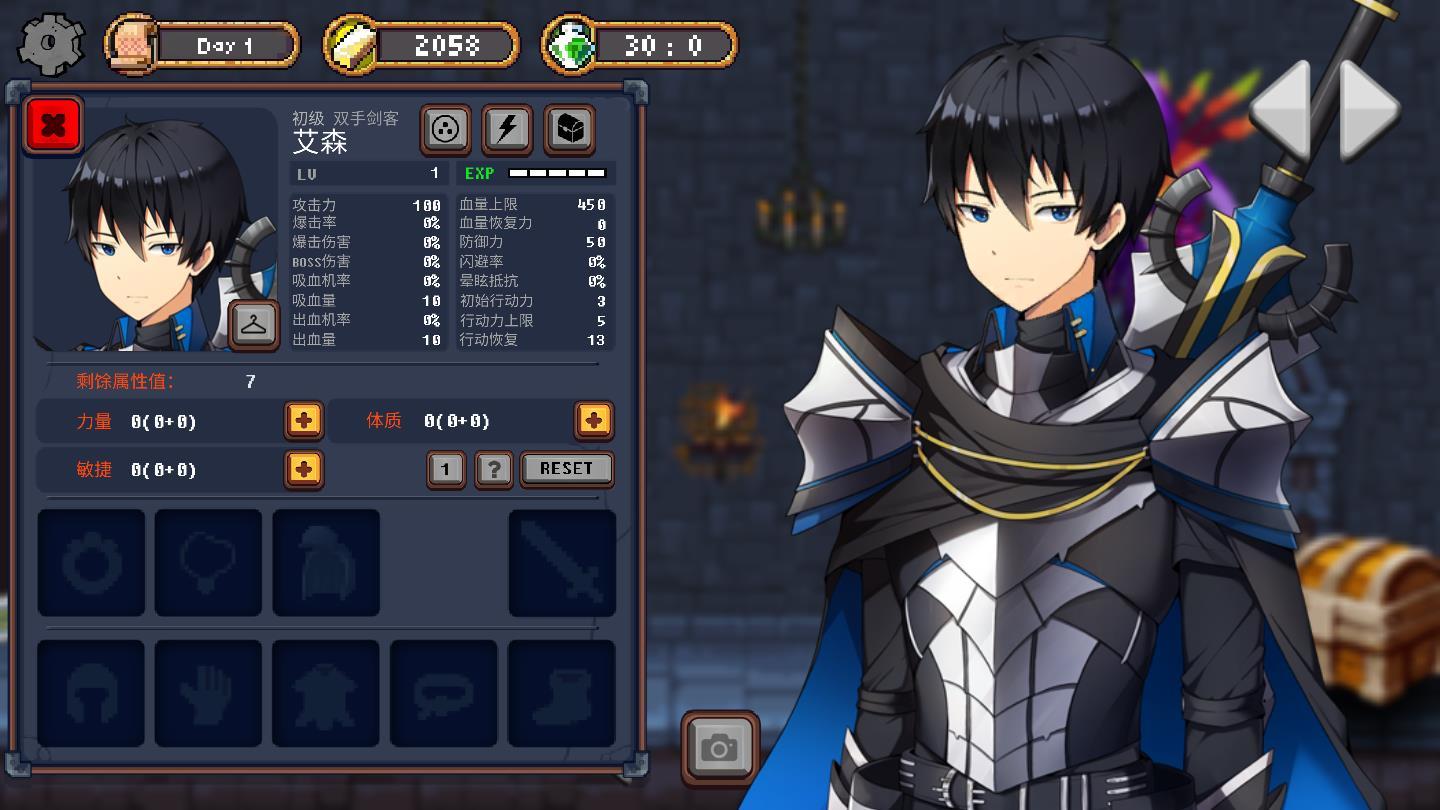
Task: Select the empty helmet equipment slot
Action: (x=91, y=693)
